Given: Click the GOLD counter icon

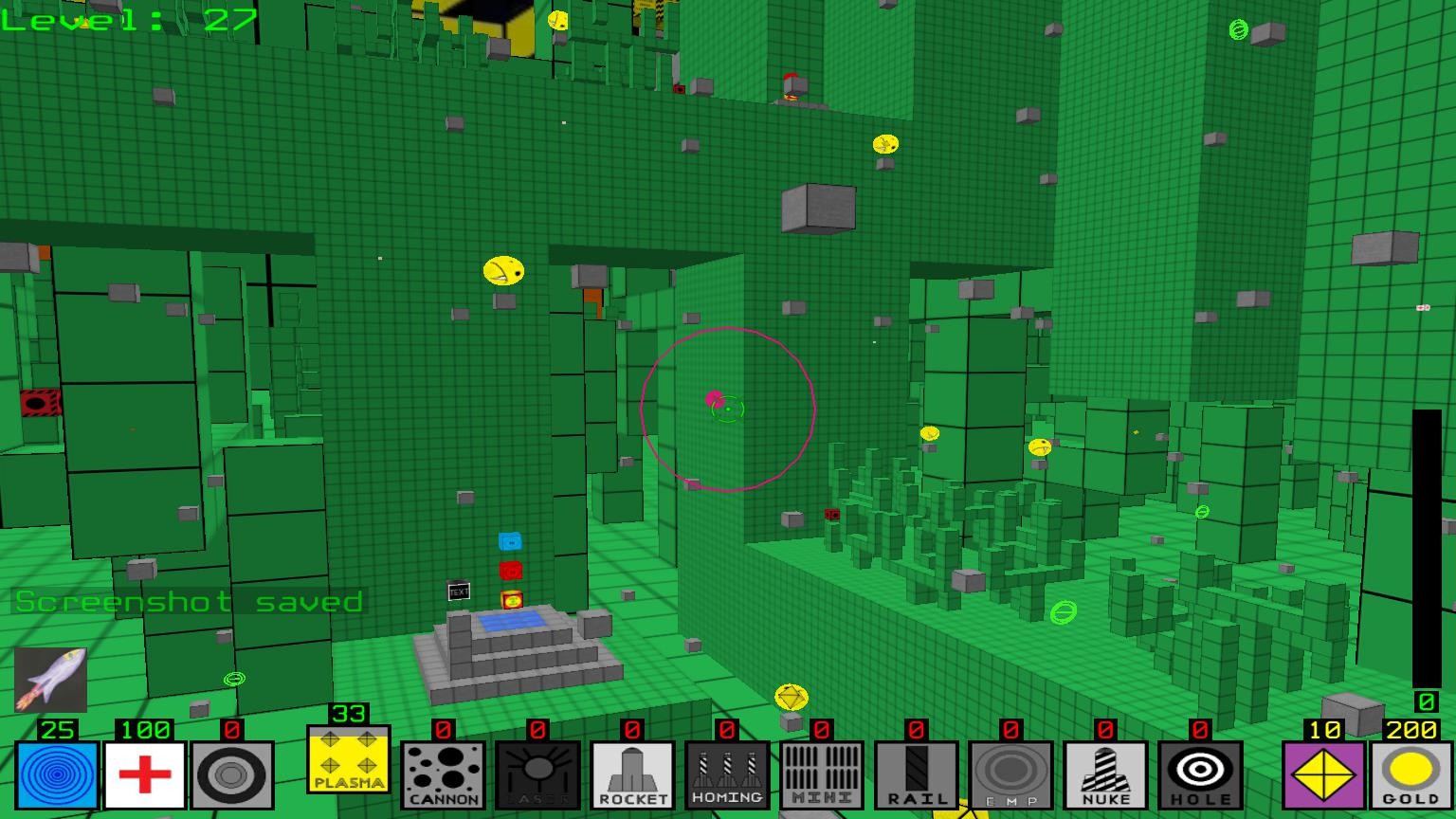Looking at the screenshot, I should 1410,773.
